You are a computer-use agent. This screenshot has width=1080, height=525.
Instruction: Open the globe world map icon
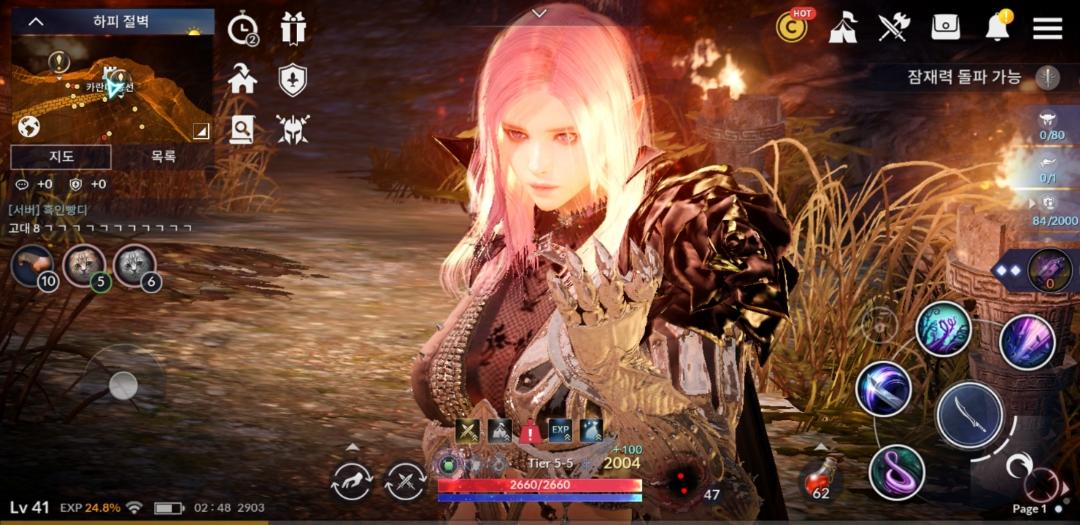29,127
